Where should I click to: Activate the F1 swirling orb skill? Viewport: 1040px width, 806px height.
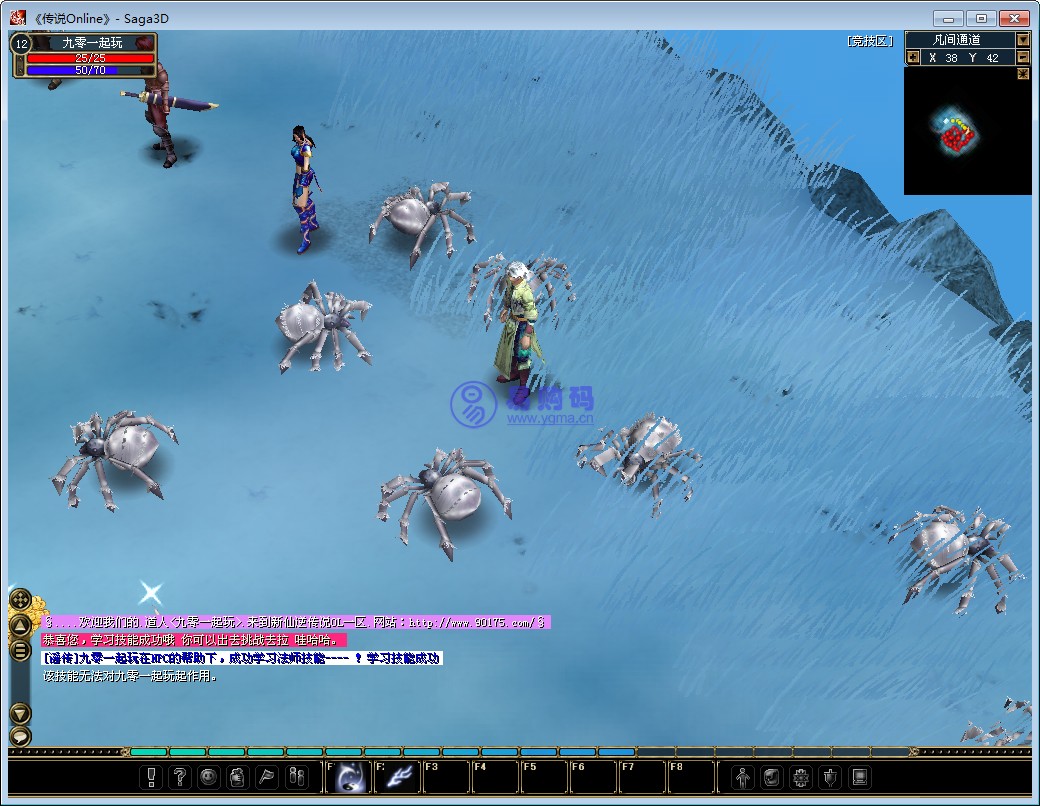[x=350, y=777]
